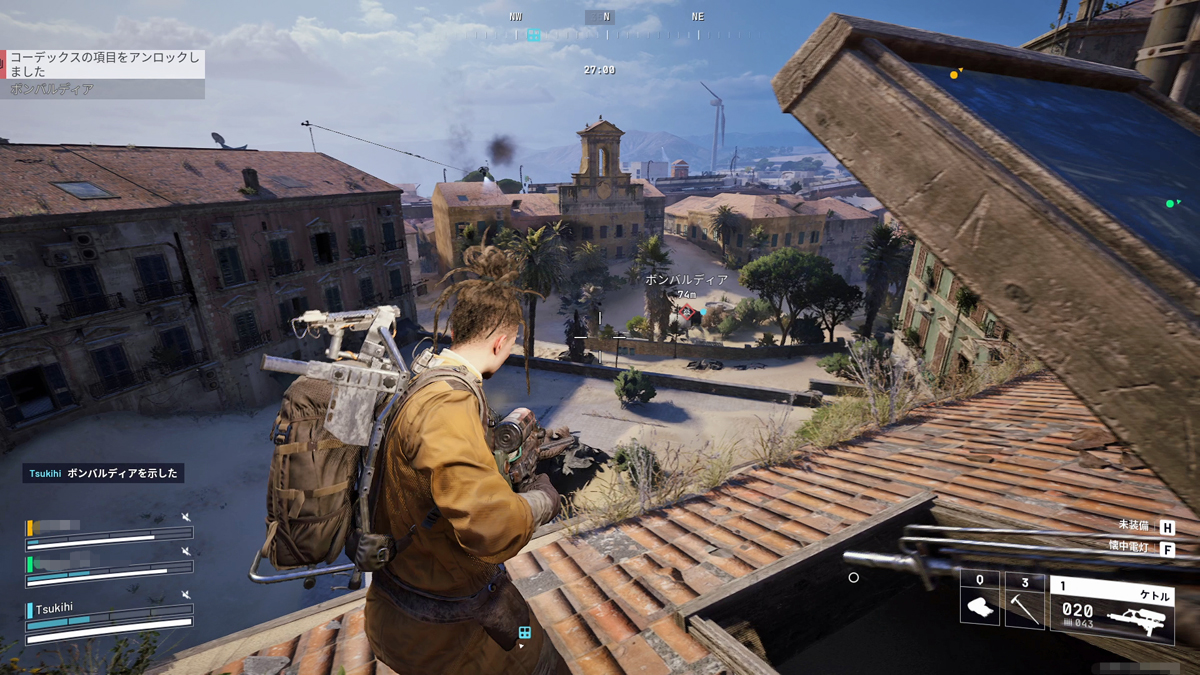1200x675 pixels.
Task: Choose the hammer tool slot
Action: (x=1024, y=598)
